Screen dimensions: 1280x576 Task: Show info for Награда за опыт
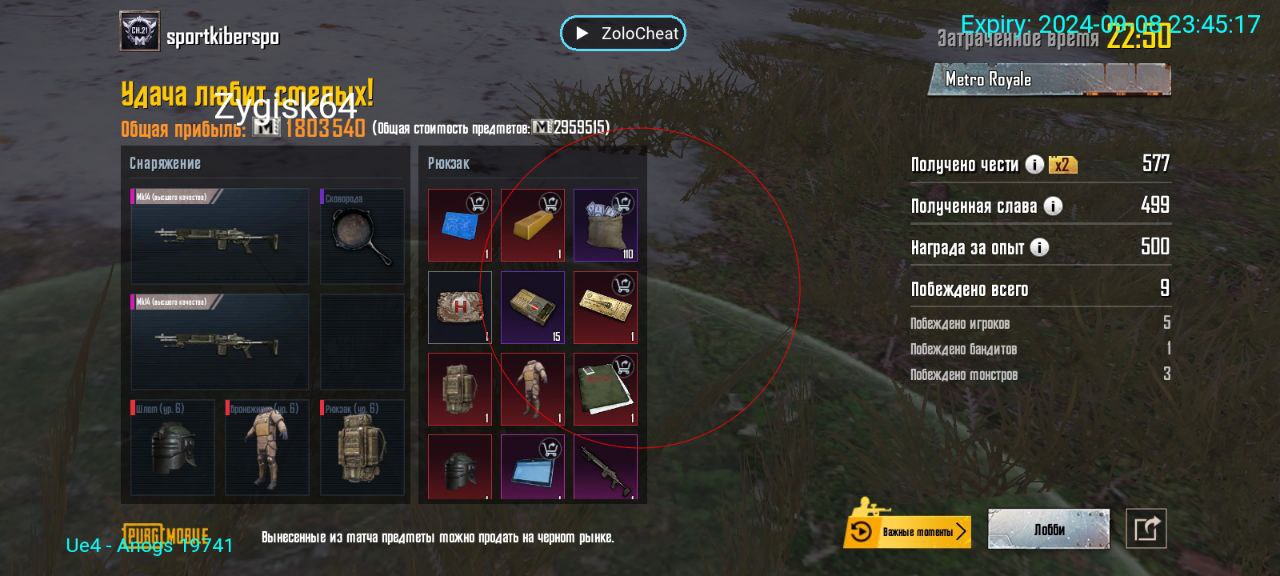1040,247
